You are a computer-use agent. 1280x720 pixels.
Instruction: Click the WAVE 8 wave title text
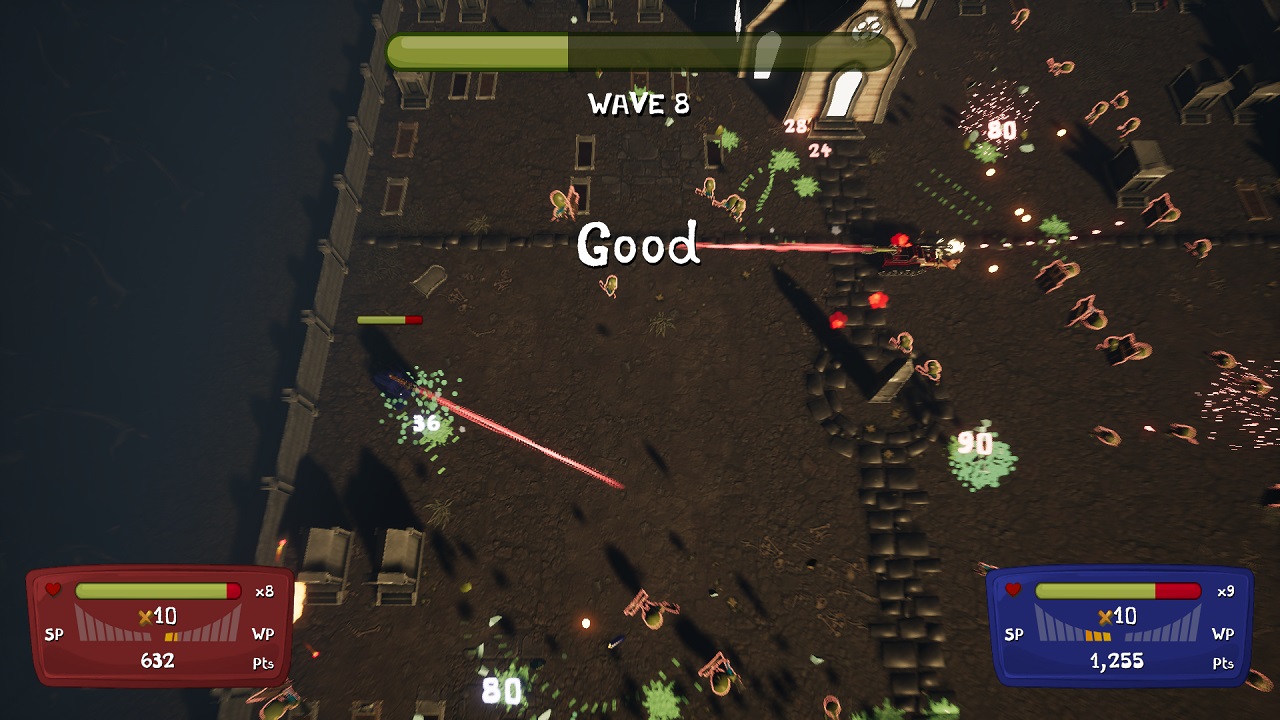tap(638, 105)
